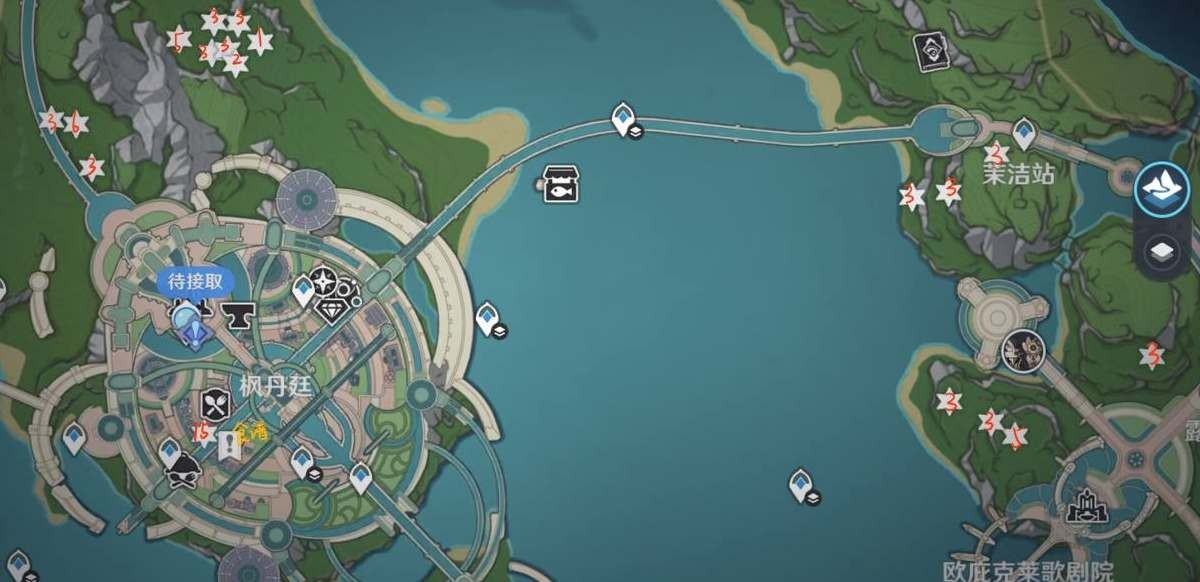Click the chef hat skull marker
1200x582 pixels.
[x=182, y=471]
